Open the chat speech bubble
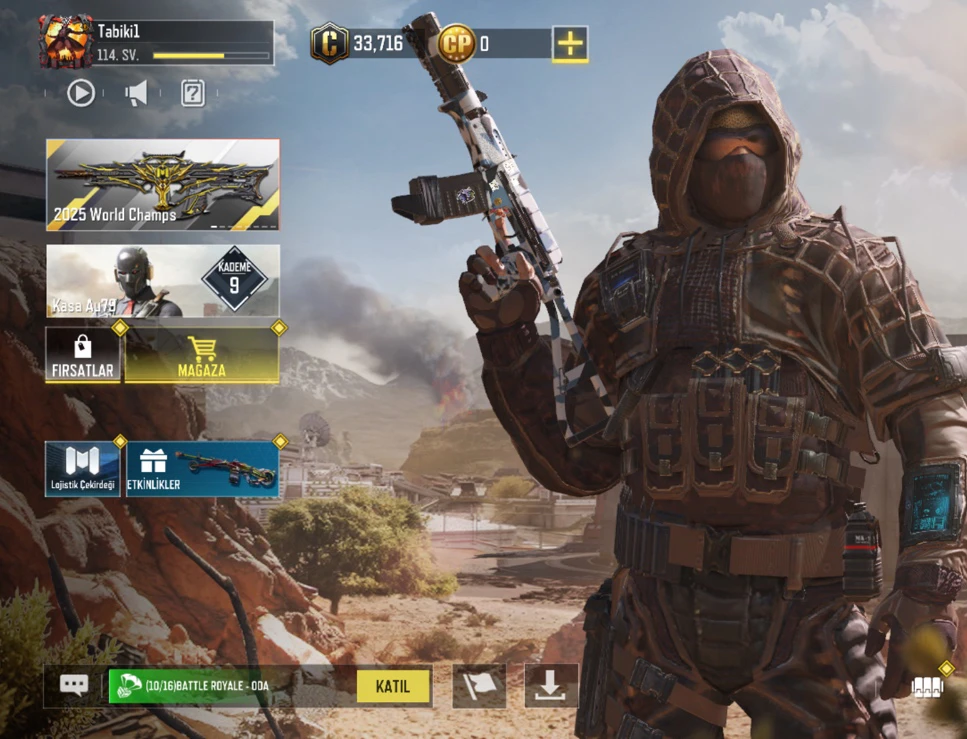 [x=74, y=685]
